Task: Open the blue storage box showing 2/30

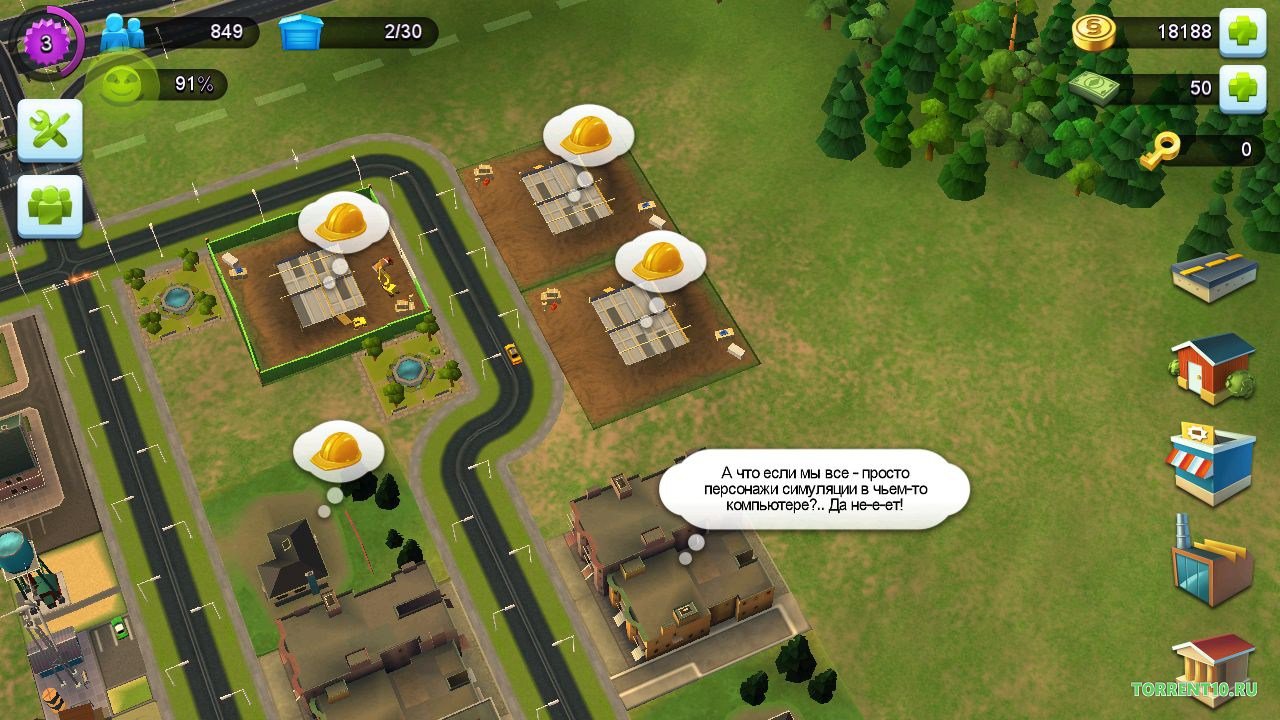Action: pyautogui.click(x=301, y=32)
